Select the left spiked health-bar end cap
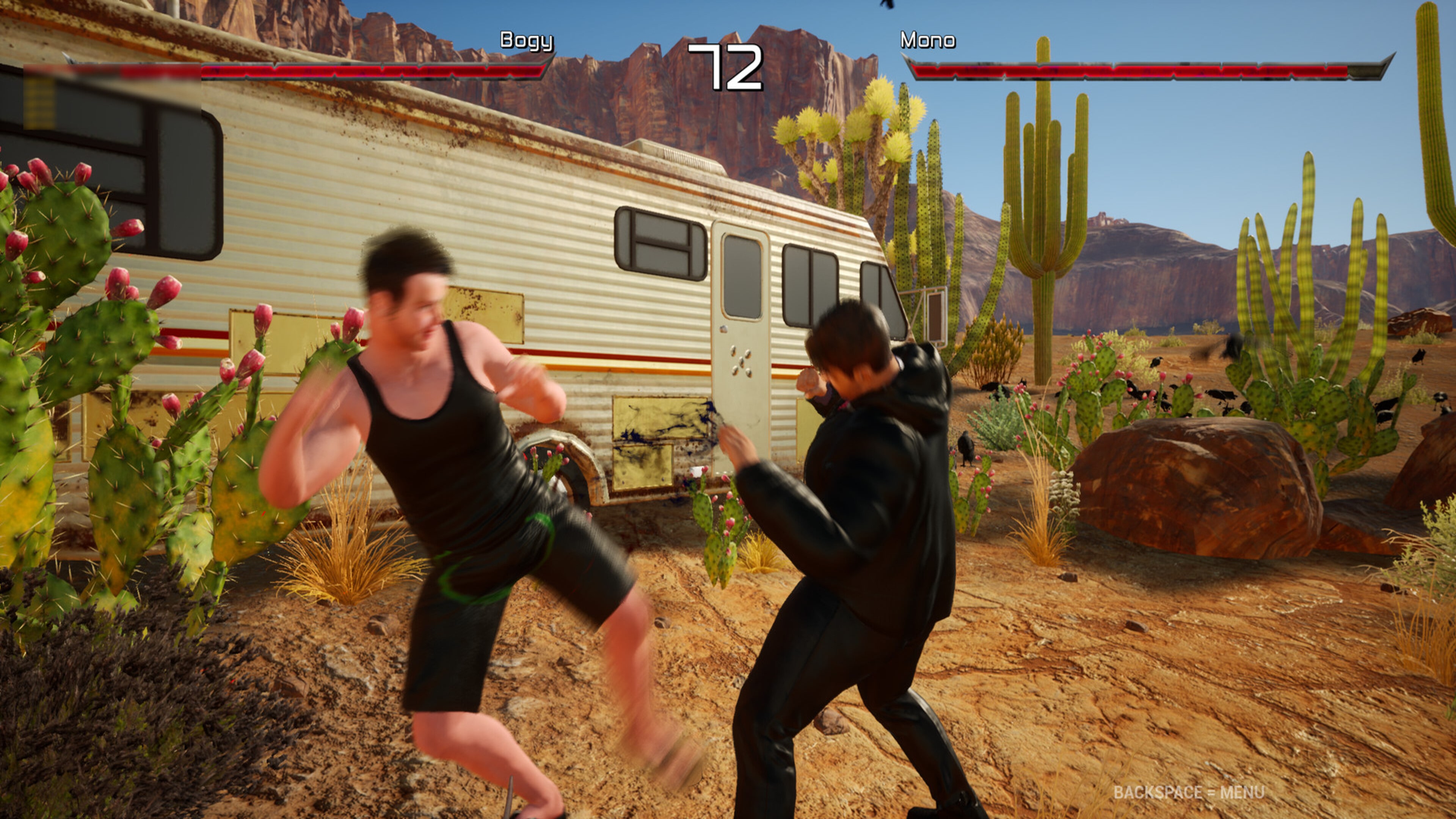 pyautogui.click(x=69, y=60)
